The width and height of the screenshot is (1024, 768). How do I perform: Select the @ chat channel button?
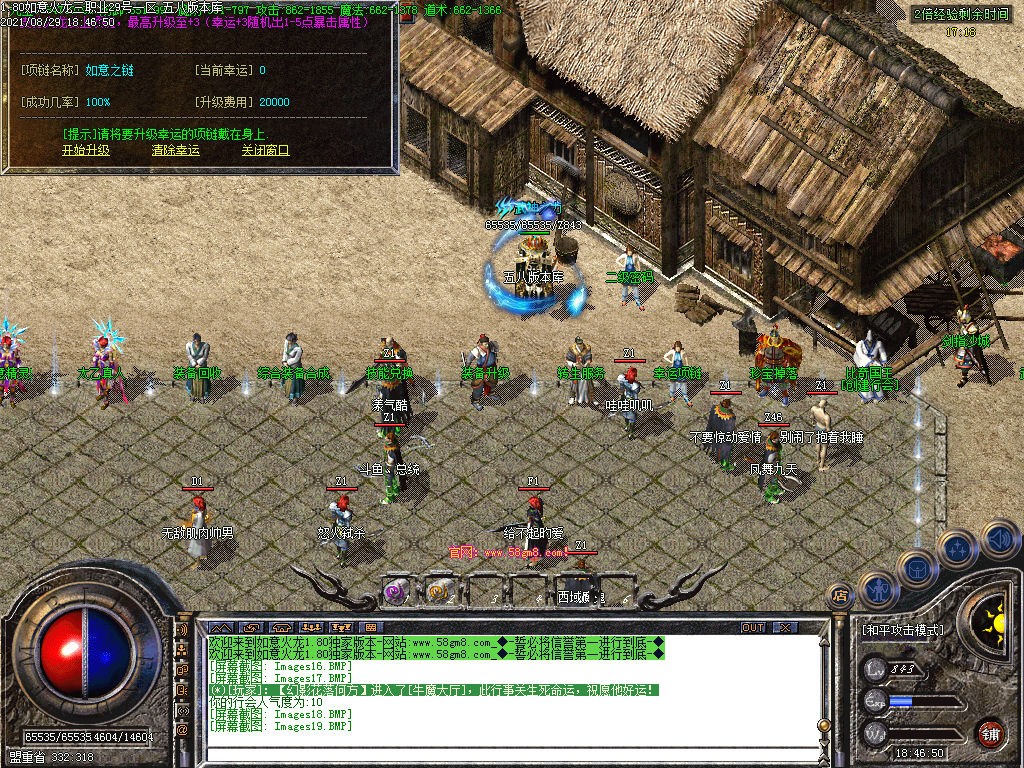tap(183, 729)
